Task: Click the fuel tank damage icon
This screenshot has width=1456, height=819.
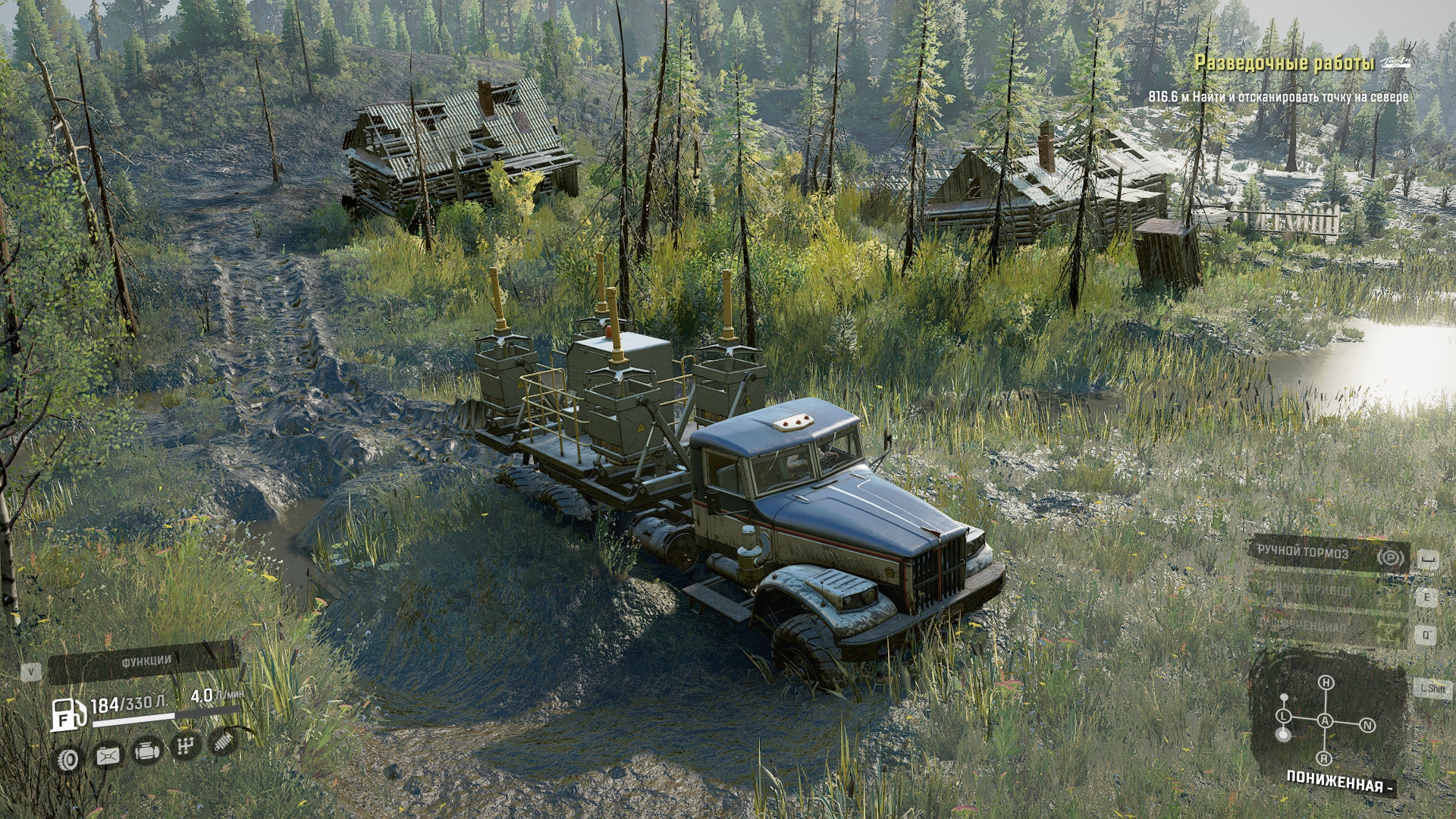Action: [108, 756]
